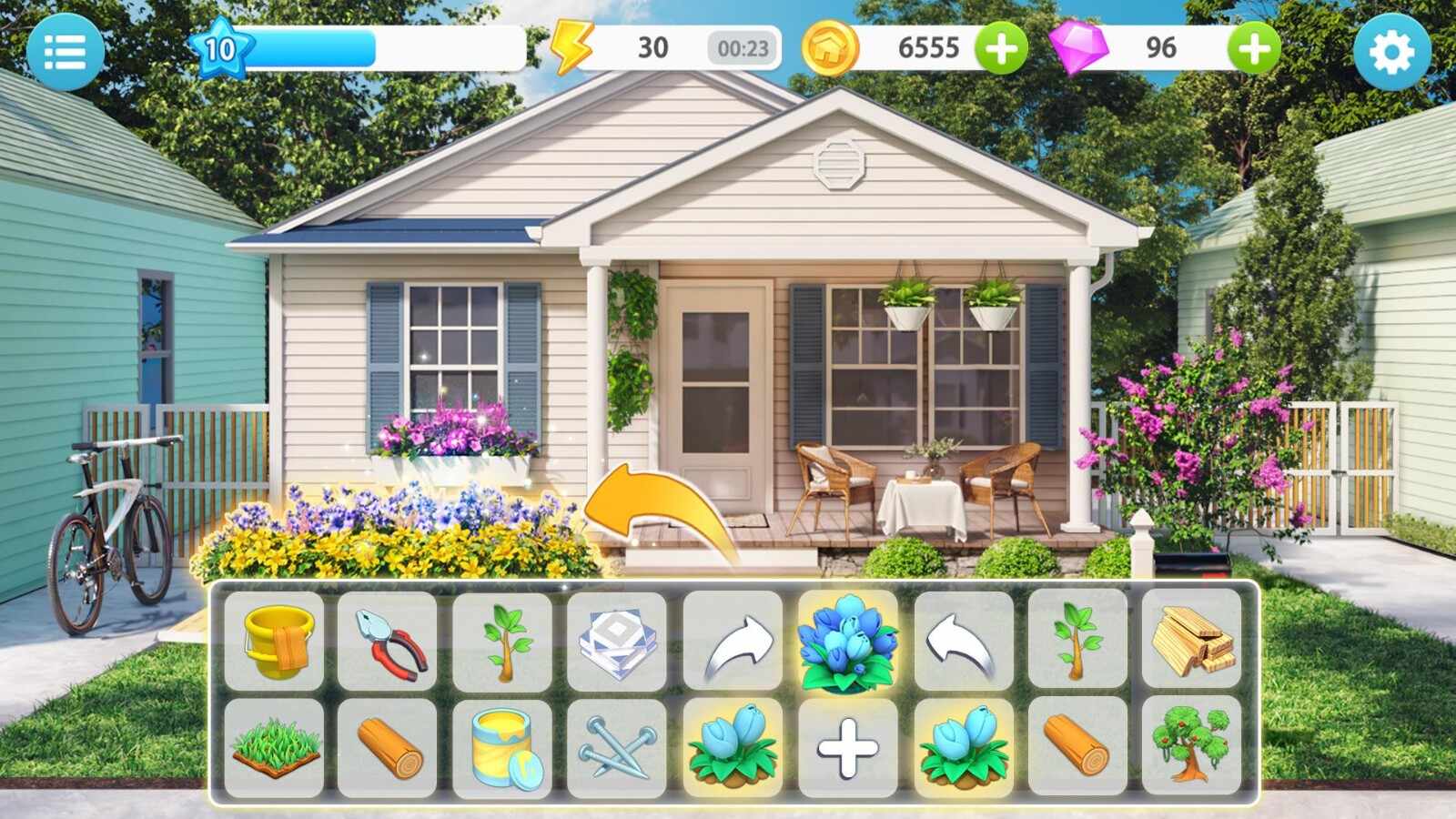This screenshot has height=819, width=1456.
Task: Click the white plus tile
Action: [x=847, y=748]
